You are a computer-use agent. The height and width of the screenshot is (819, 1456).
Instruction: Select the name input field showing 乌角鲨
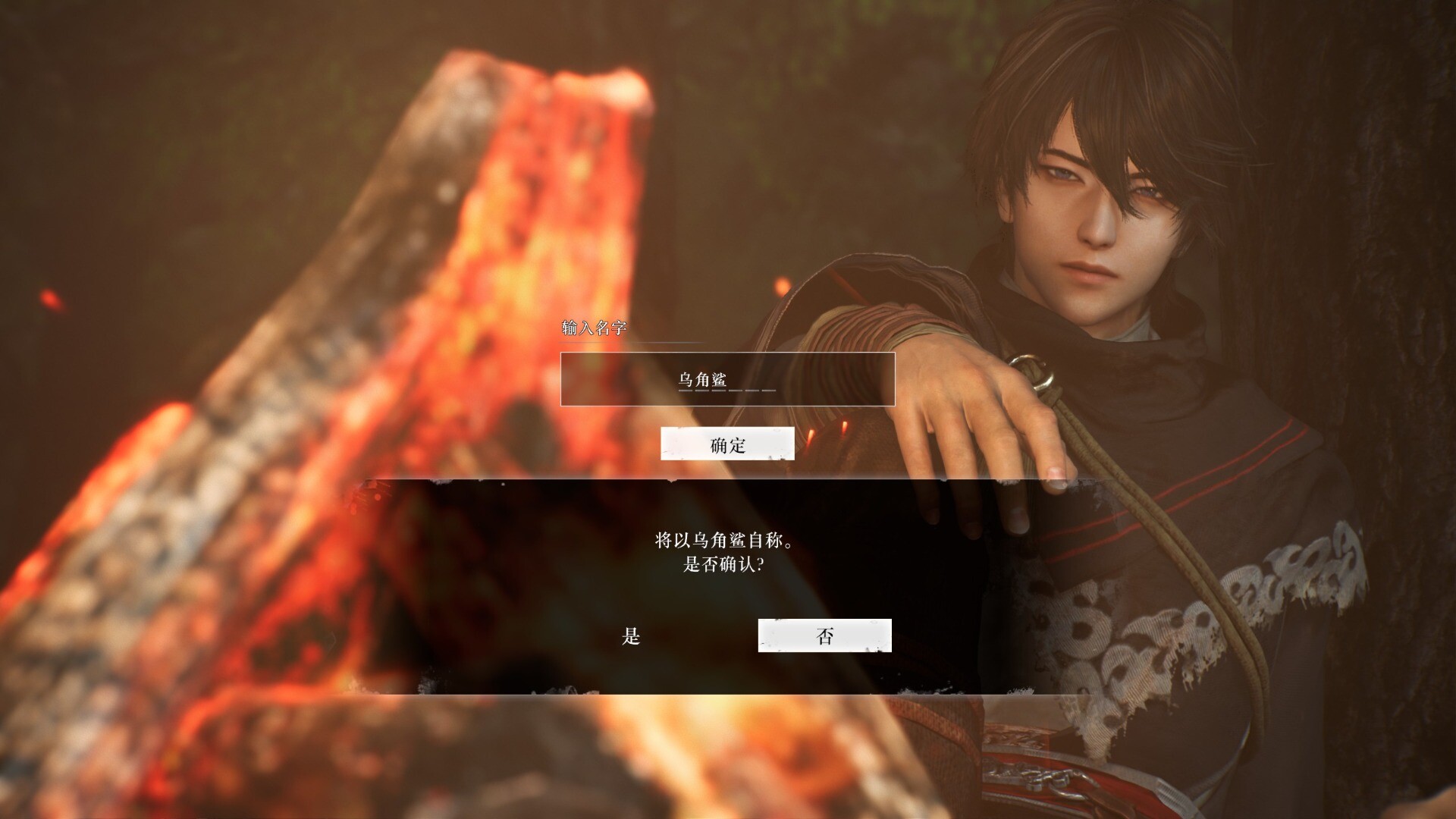tap(727, 379)
